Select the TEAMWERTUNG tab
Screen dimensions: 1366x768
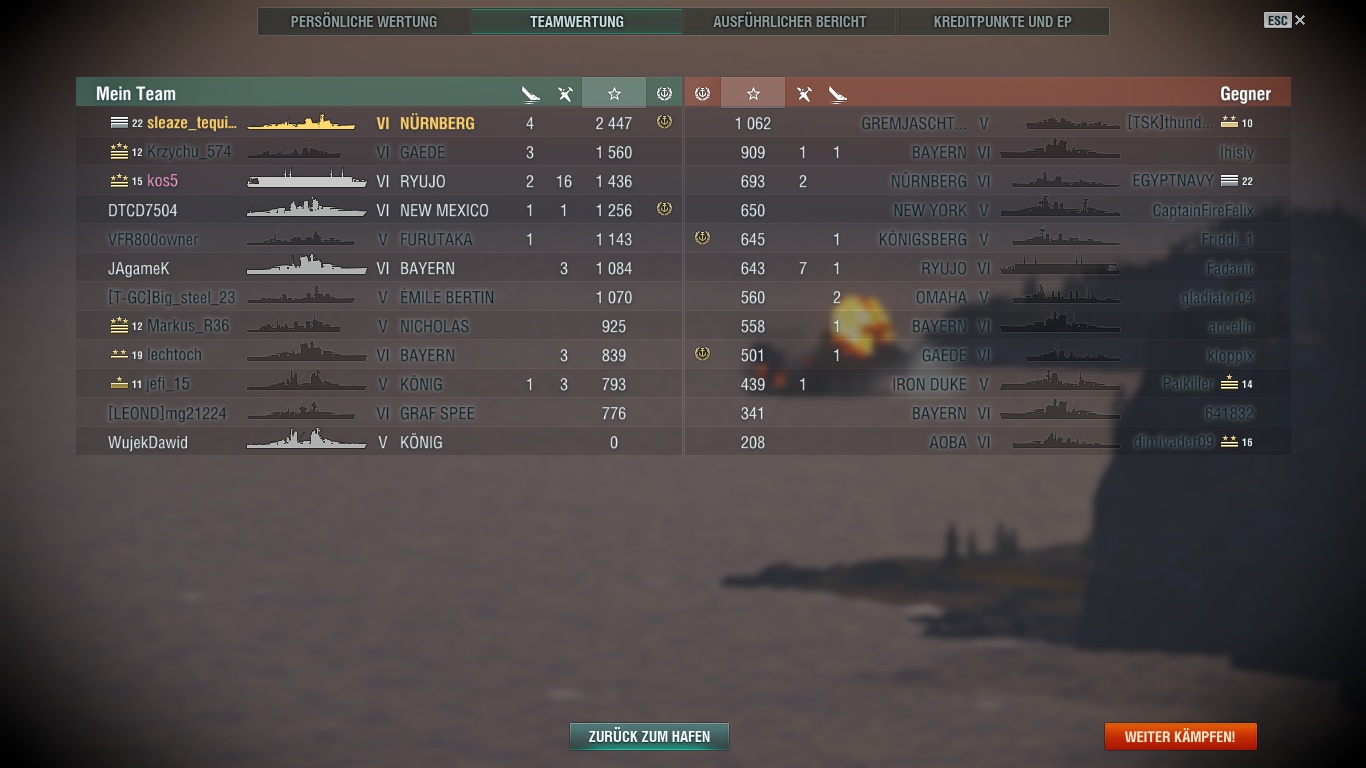pyautogui.click(x=576, y=20)
